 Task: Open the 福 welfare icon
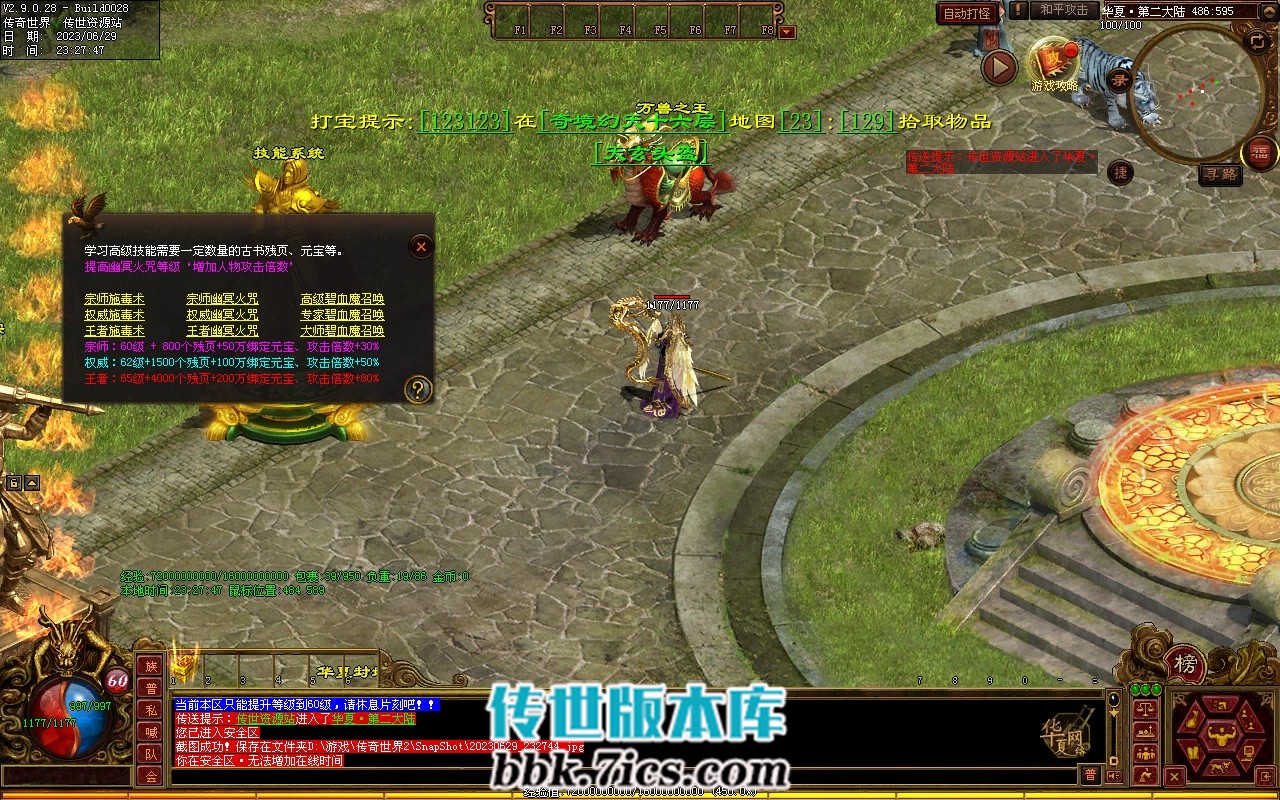point(1259,152)
